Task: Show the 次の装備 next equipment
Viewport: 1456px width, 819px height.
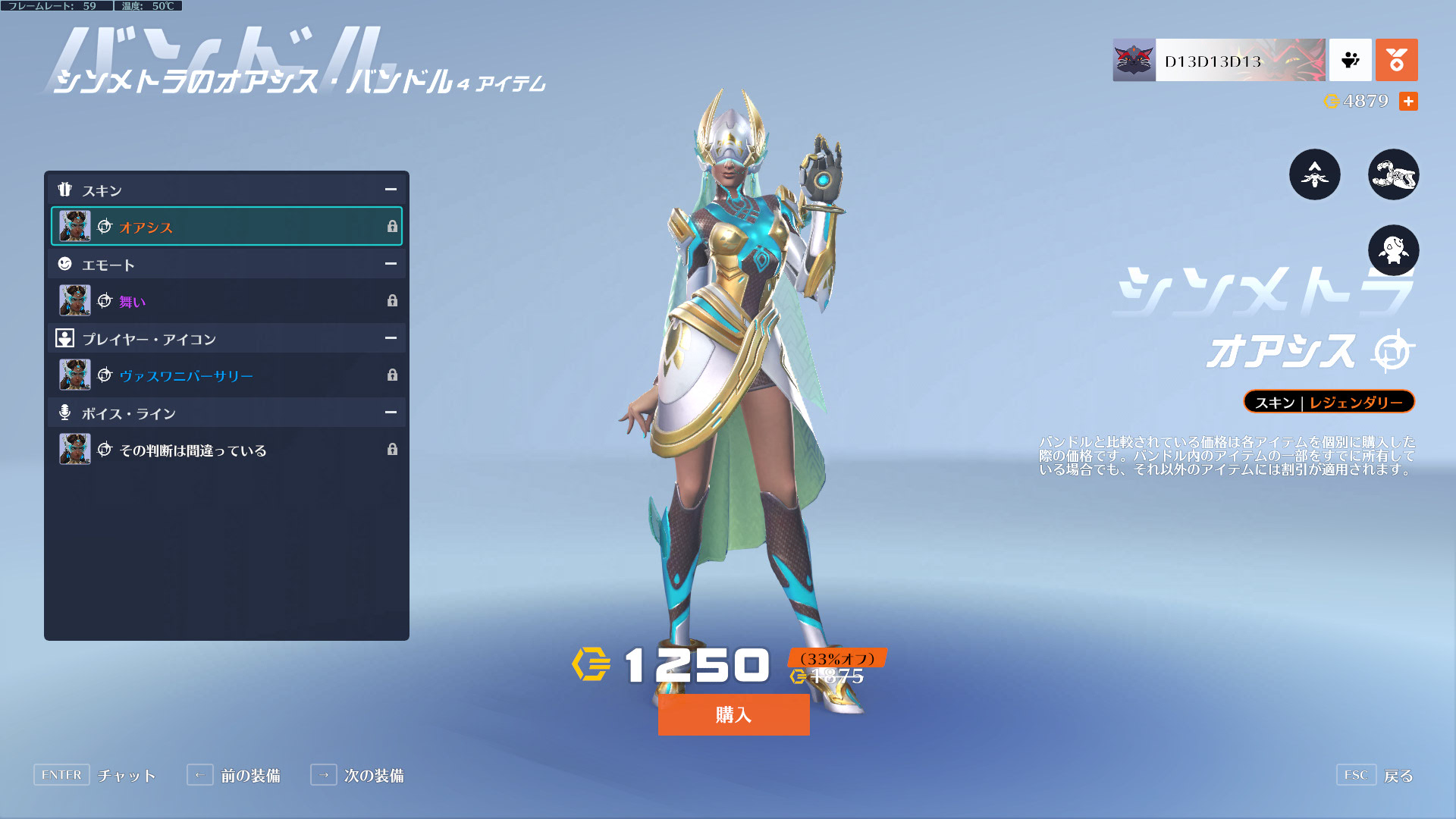Action: [x=357, y=775]
